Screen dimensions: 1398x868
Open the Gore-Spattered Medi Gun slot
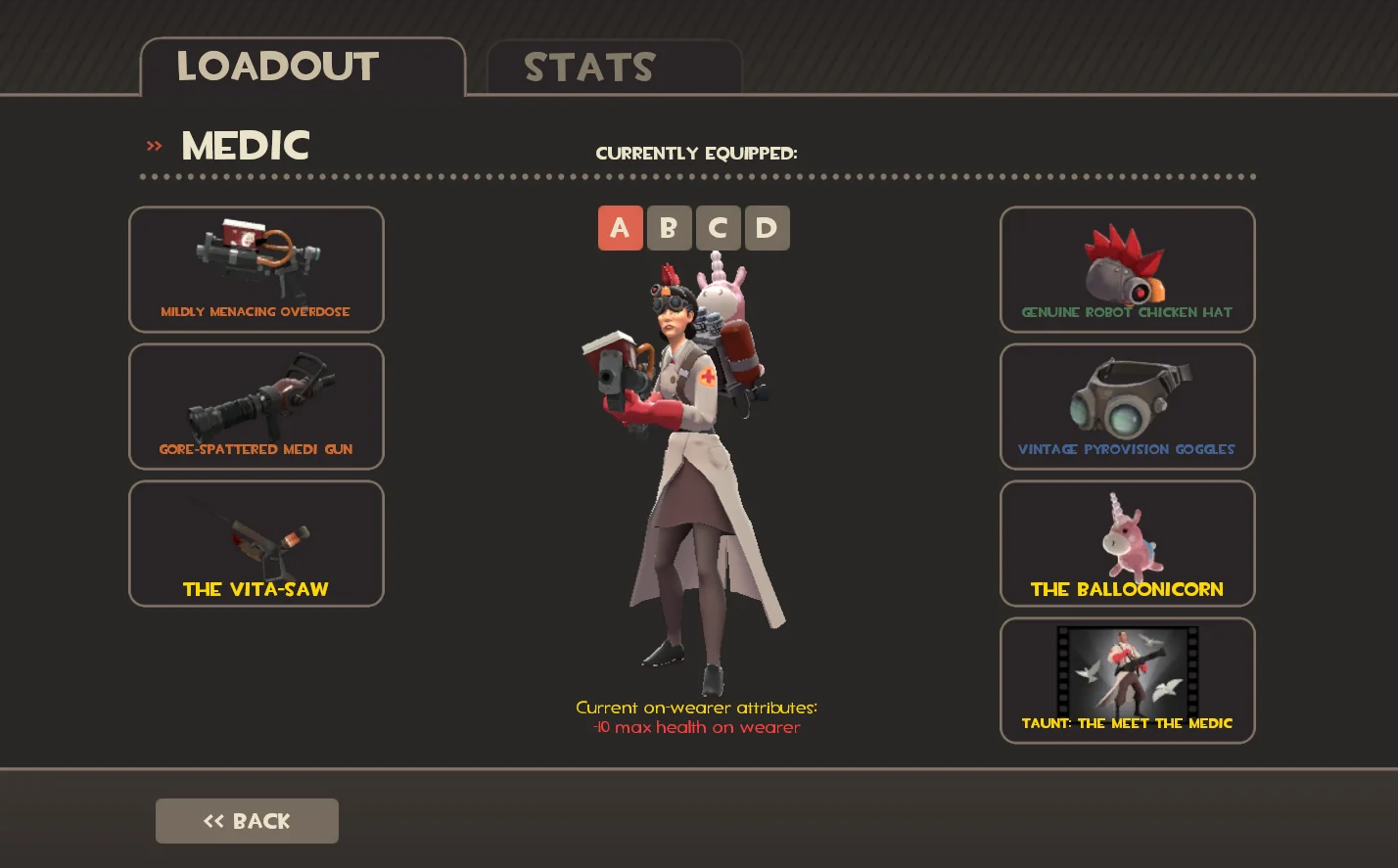click(x=256, y=406)
